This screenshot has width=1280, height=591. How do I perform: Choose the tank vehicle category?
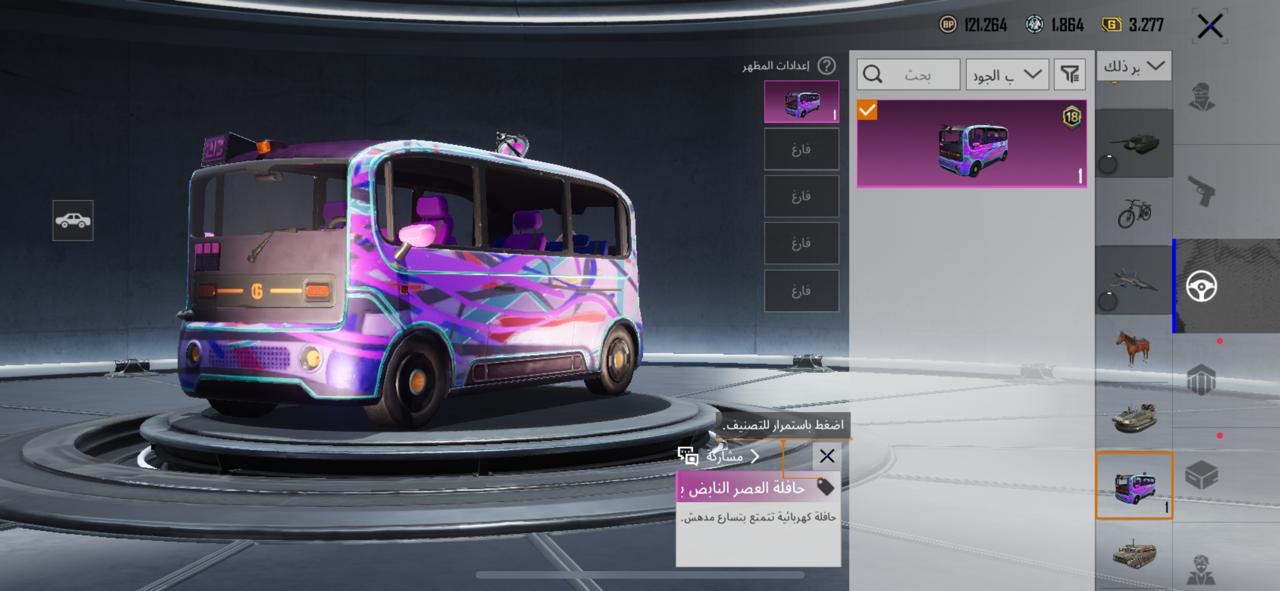coord(1134,143)
